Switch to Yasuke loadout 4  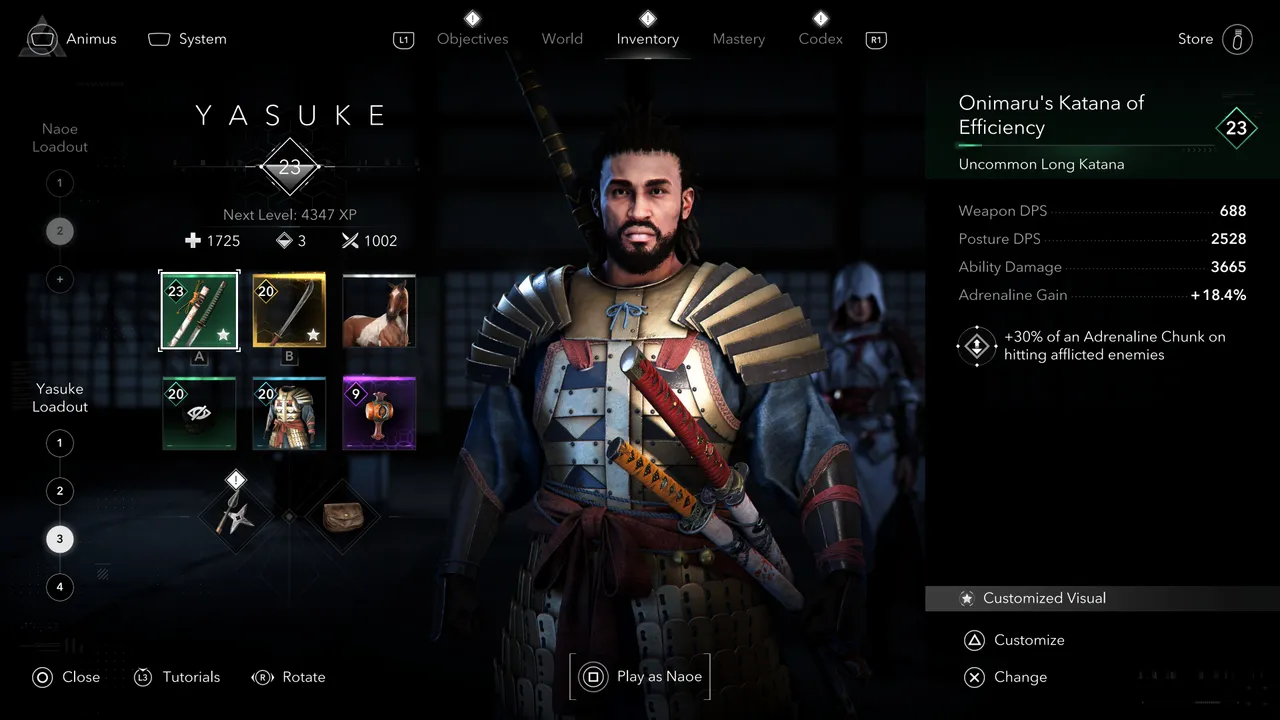coord(59,587)
